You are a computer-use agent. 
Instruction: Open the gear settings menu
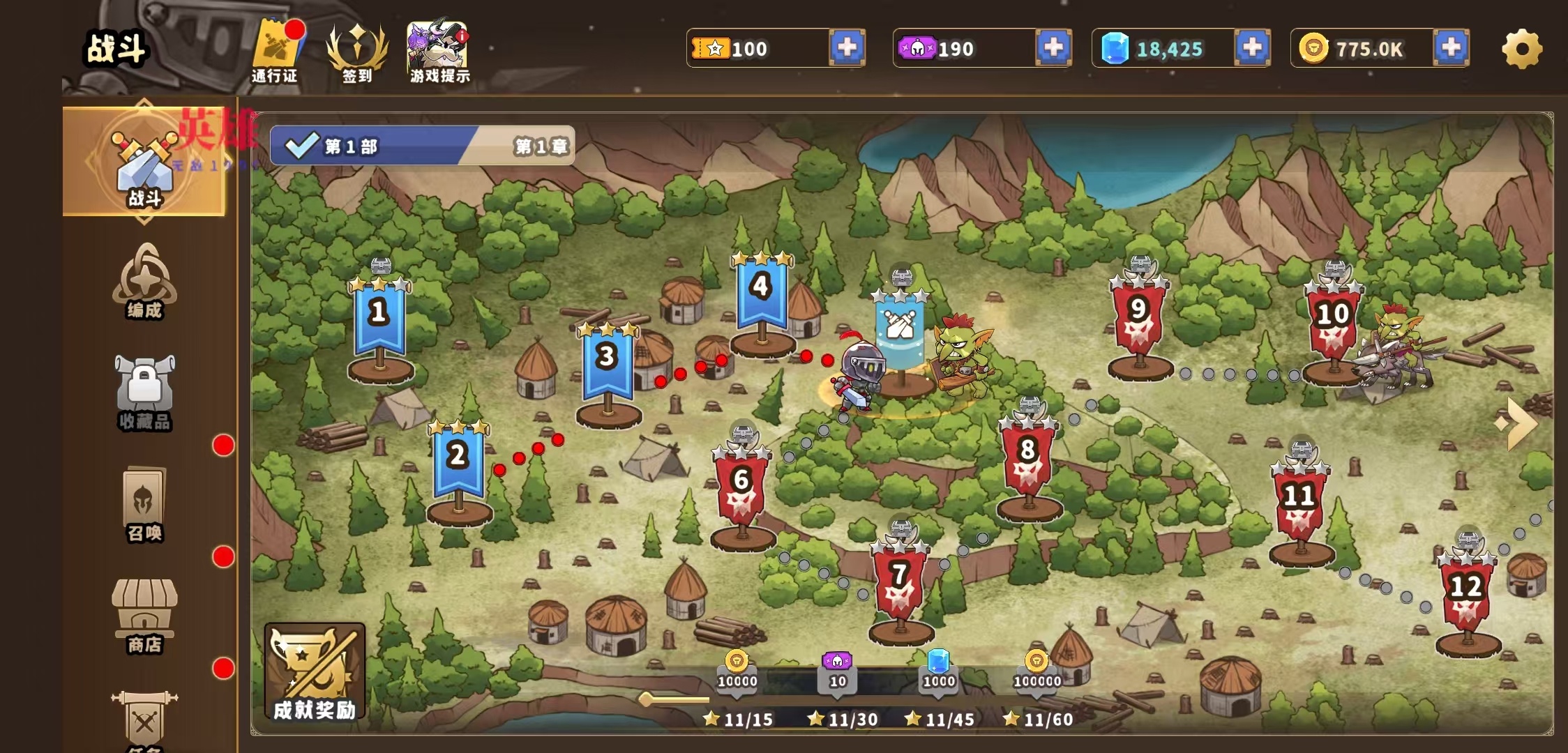click(1521, 49)
